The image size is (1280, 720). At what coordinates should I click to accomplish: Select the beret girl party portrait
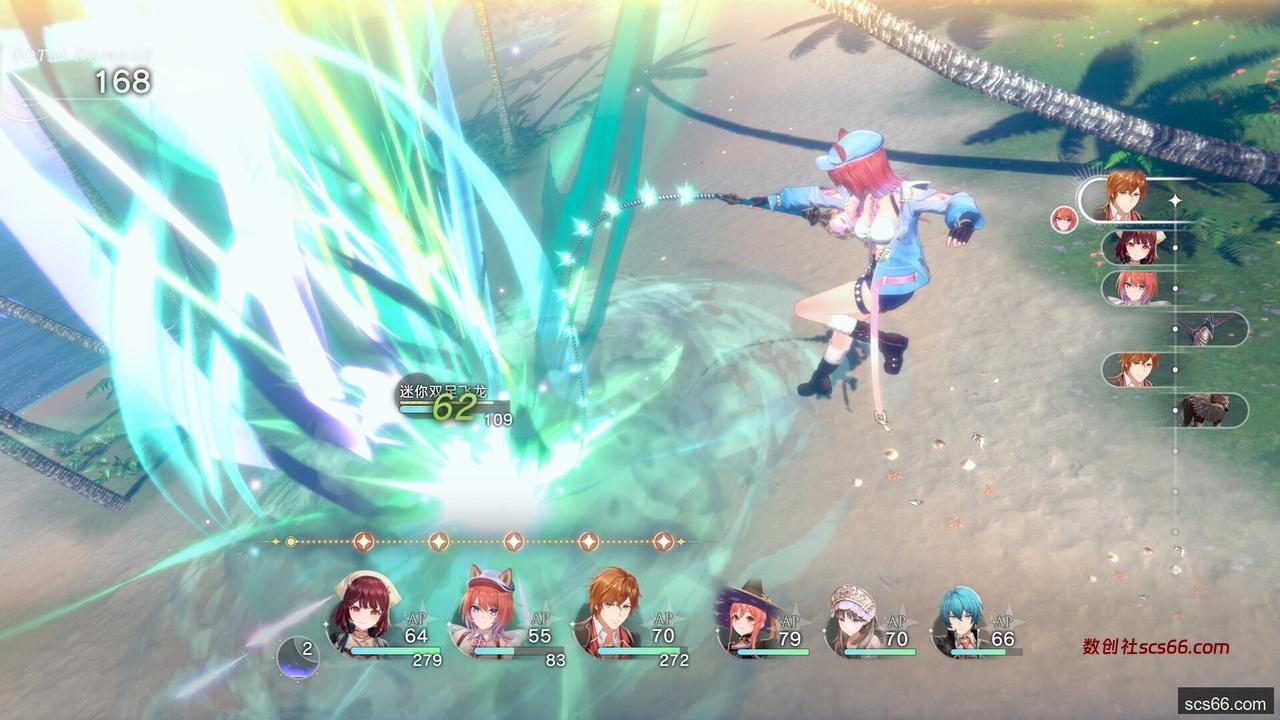[363, 613]
